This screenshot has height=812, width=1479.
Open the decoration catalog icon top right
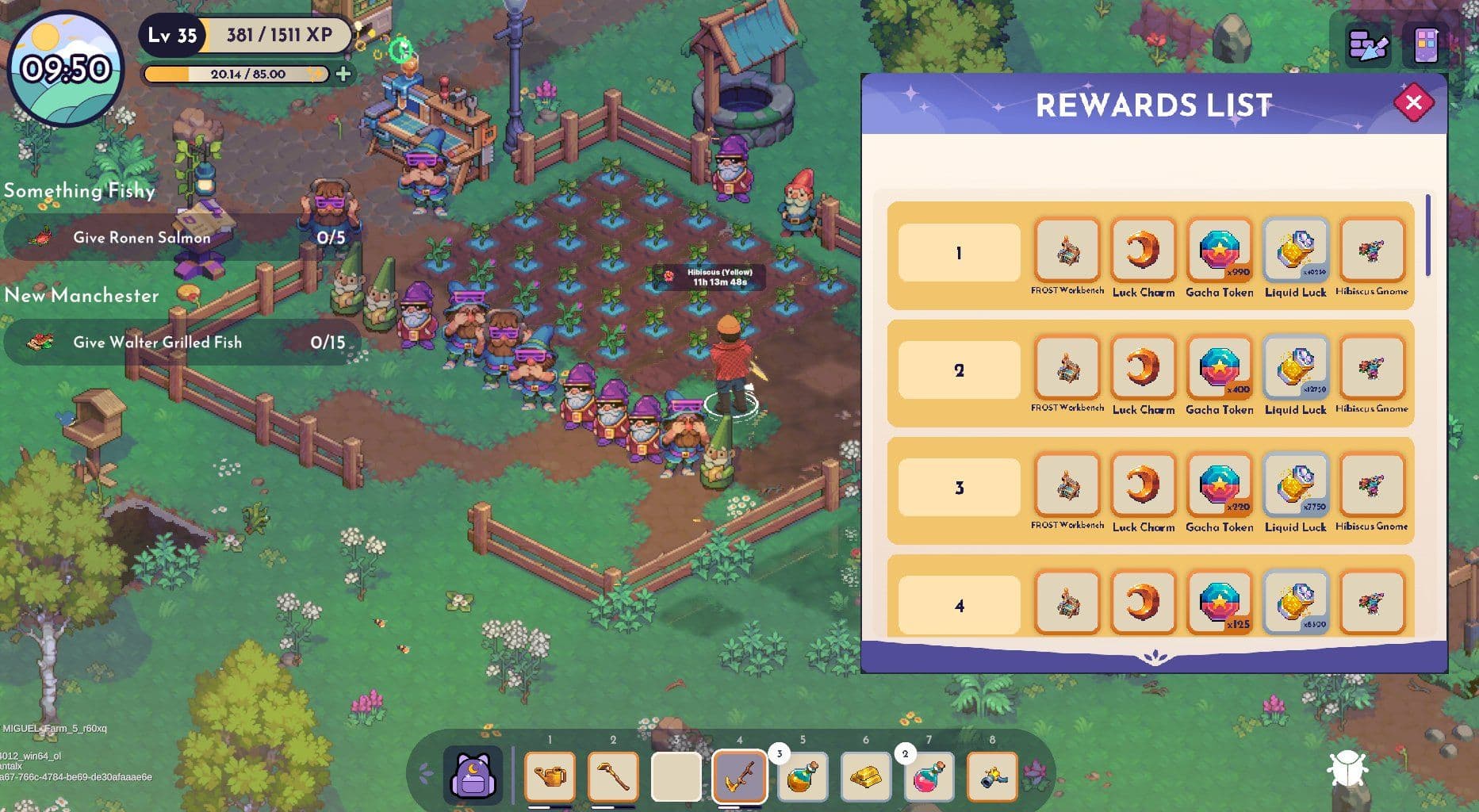pyautogui.click(x=1425, y=45)
